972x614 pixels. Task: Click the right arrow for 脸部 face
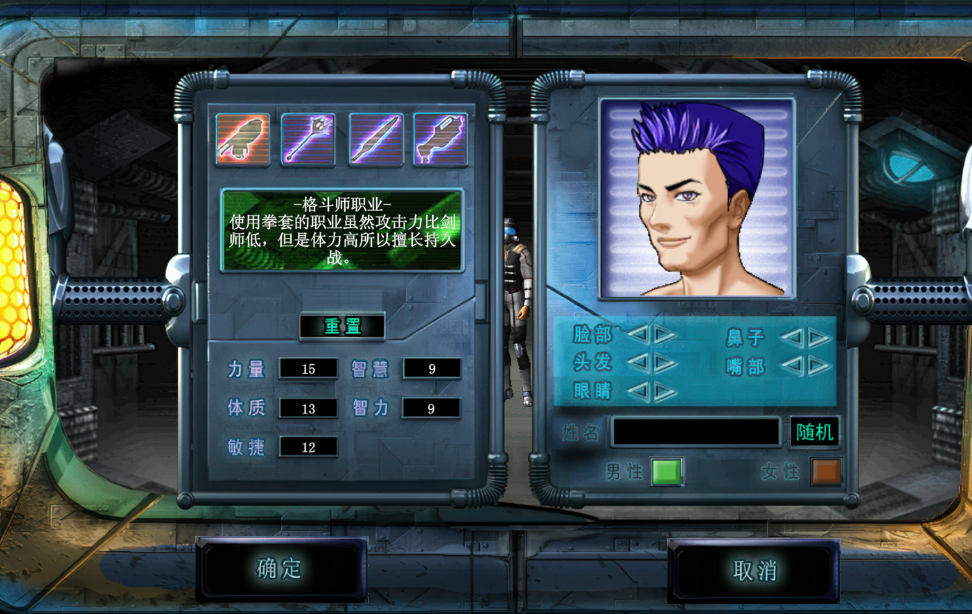[665, 335]
